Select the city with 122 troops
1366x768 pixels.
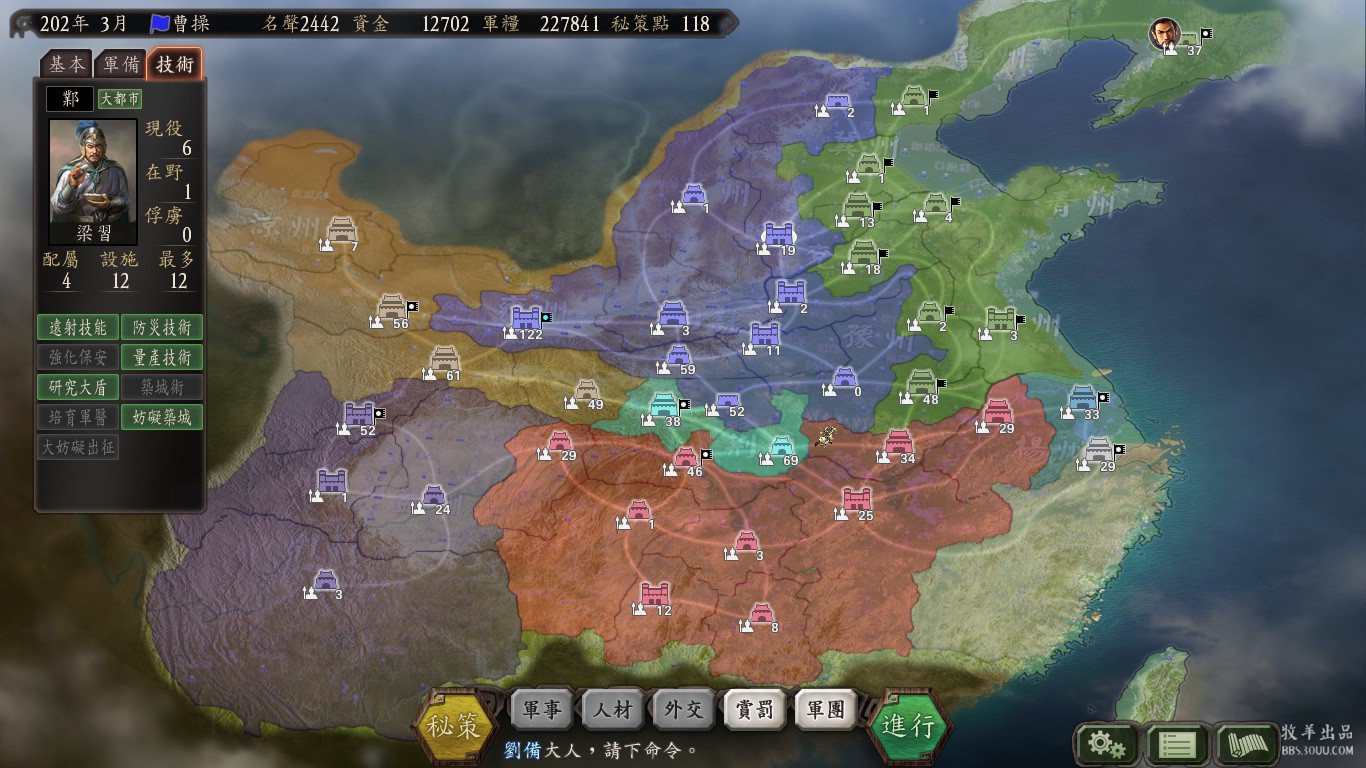pos(526,319)
